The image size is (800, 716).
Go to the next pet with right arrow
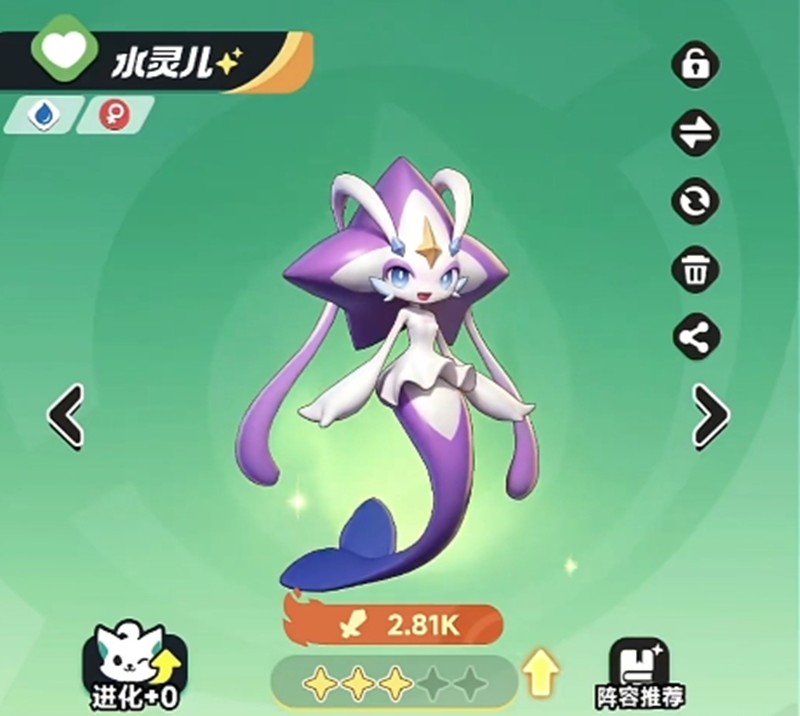coord(710,414)
